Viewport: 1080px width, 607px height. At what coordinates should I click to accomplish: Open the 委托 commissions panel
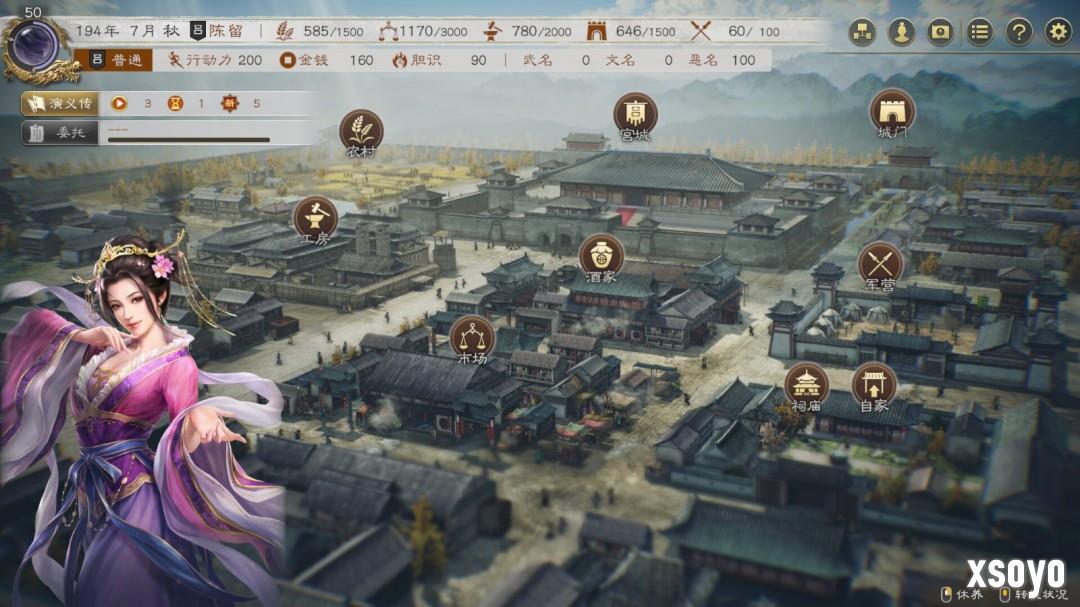(60, 132)
